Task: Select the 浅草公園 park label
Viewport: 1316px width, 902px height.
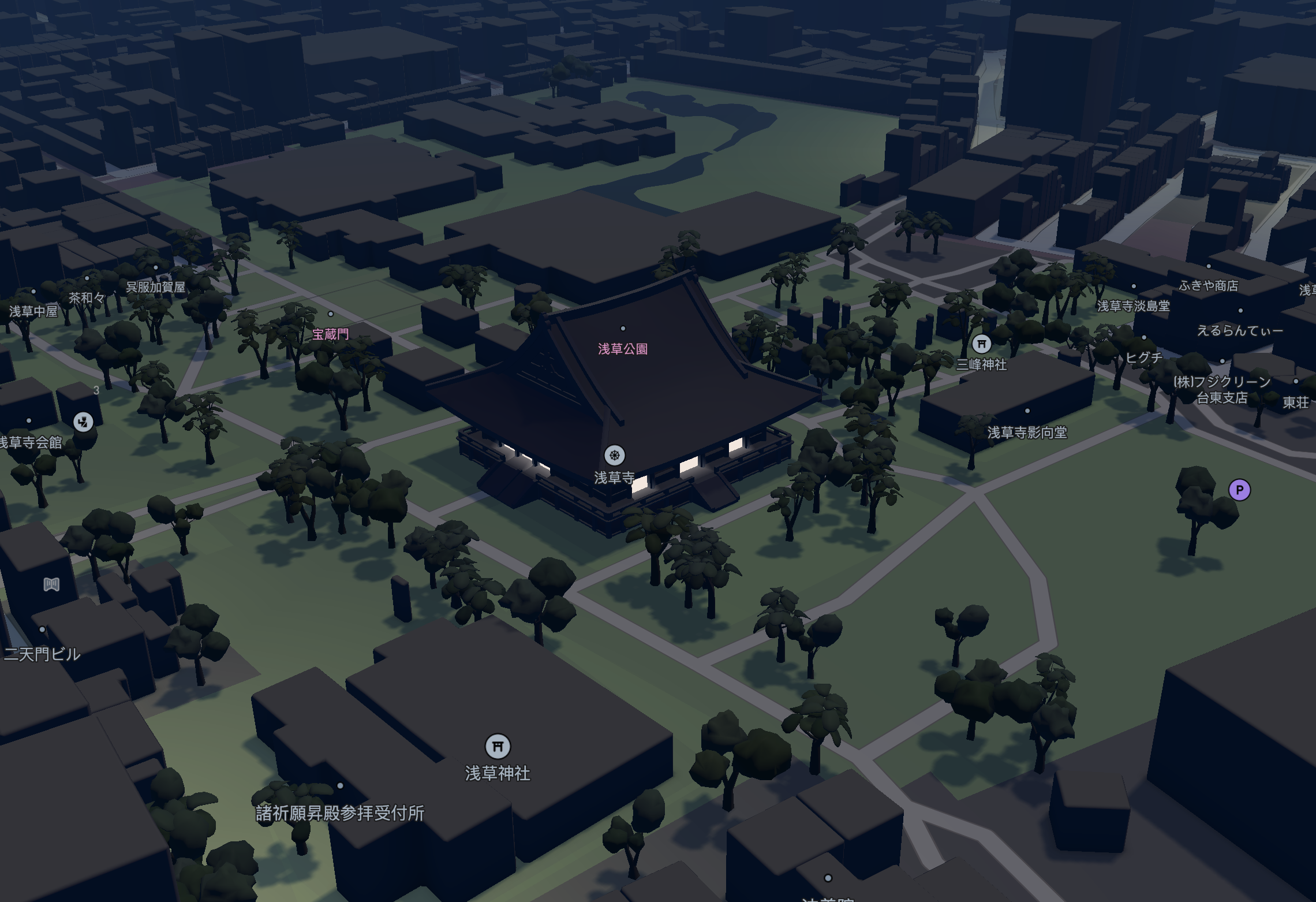Action: click(624, 348)
